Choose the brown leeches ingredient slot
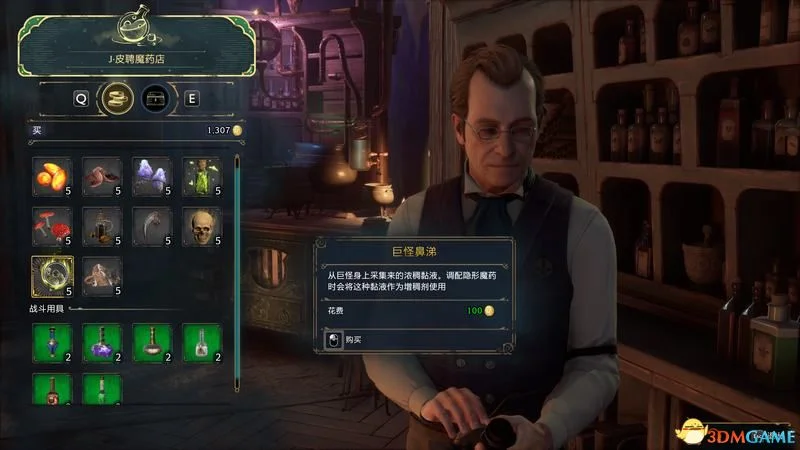 pyautogui.click(x=101, y=177)
